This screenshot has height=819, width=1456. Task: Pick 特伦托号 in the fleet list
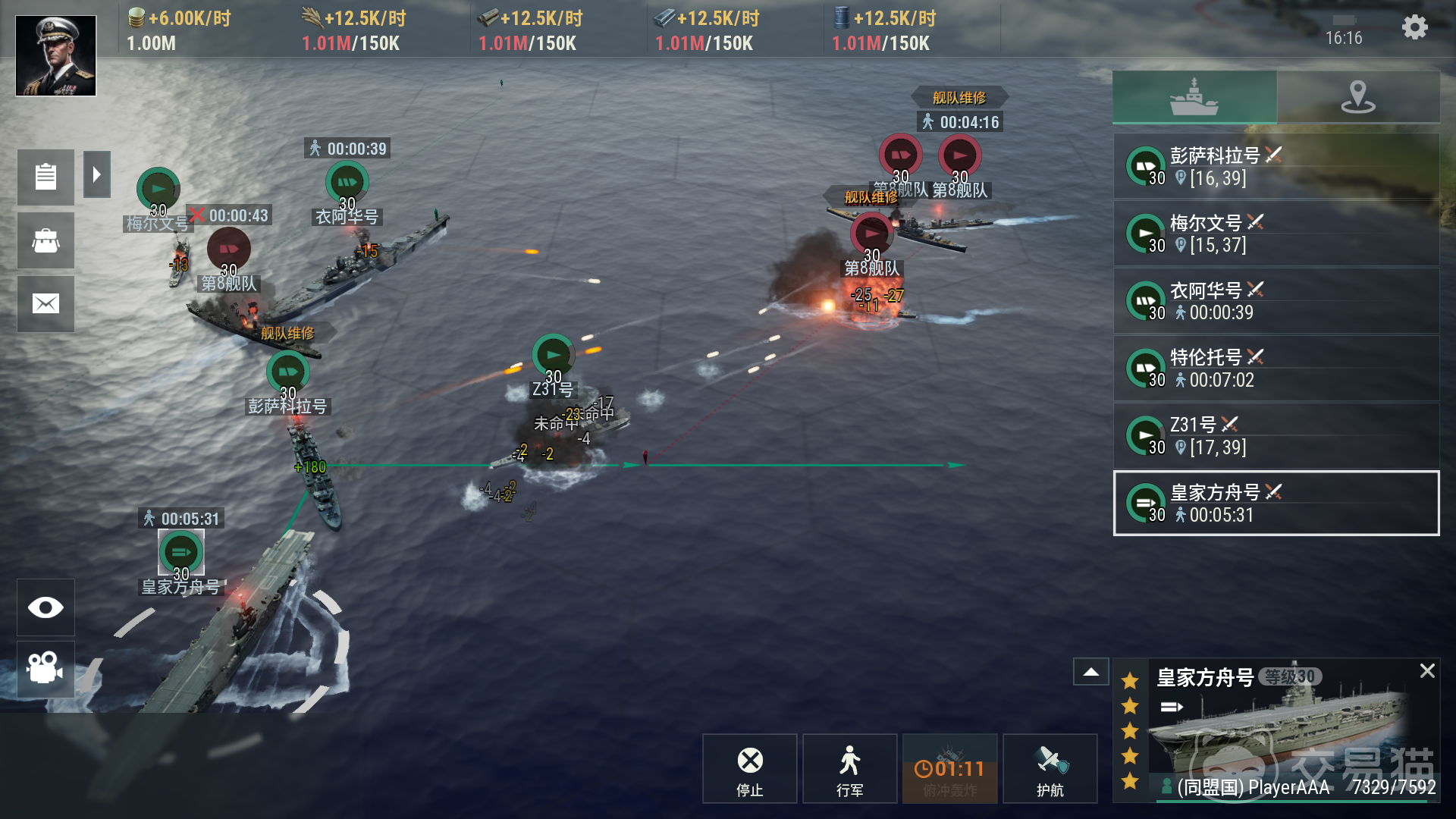coord(1276,368)
